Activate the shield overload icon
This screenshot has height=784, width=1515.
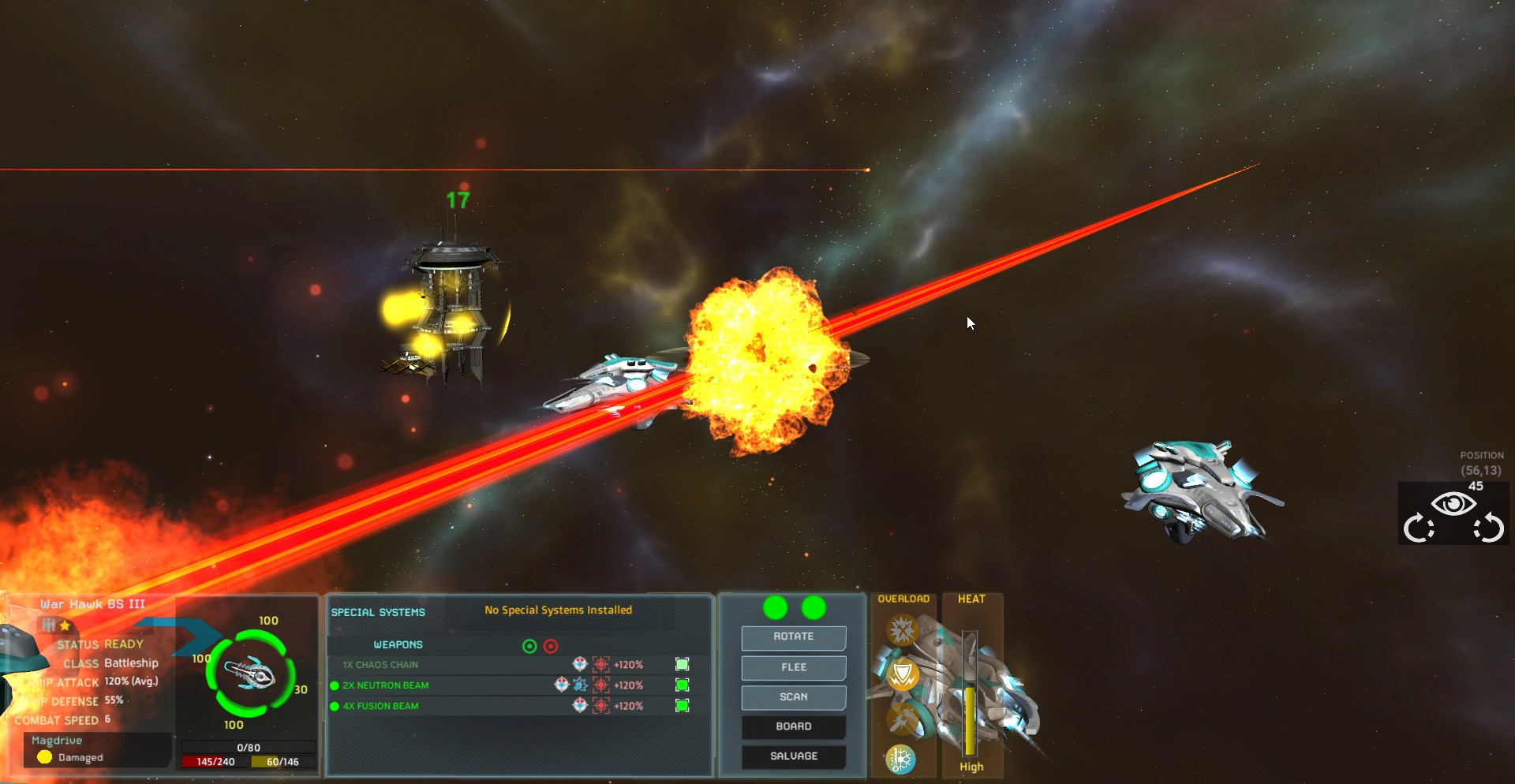click(x=903, y=675)
